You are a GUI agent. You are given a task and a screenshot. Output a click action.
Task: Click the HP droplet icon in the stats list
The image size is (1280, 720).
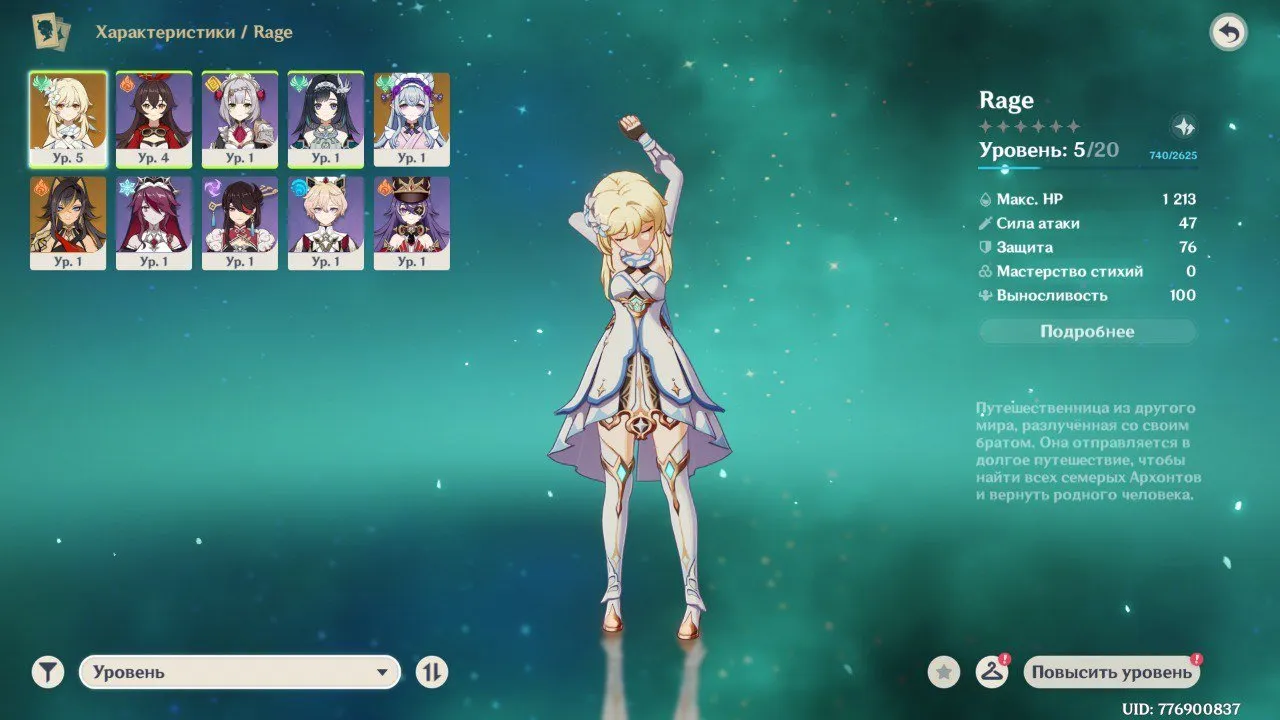pos(988,199)
